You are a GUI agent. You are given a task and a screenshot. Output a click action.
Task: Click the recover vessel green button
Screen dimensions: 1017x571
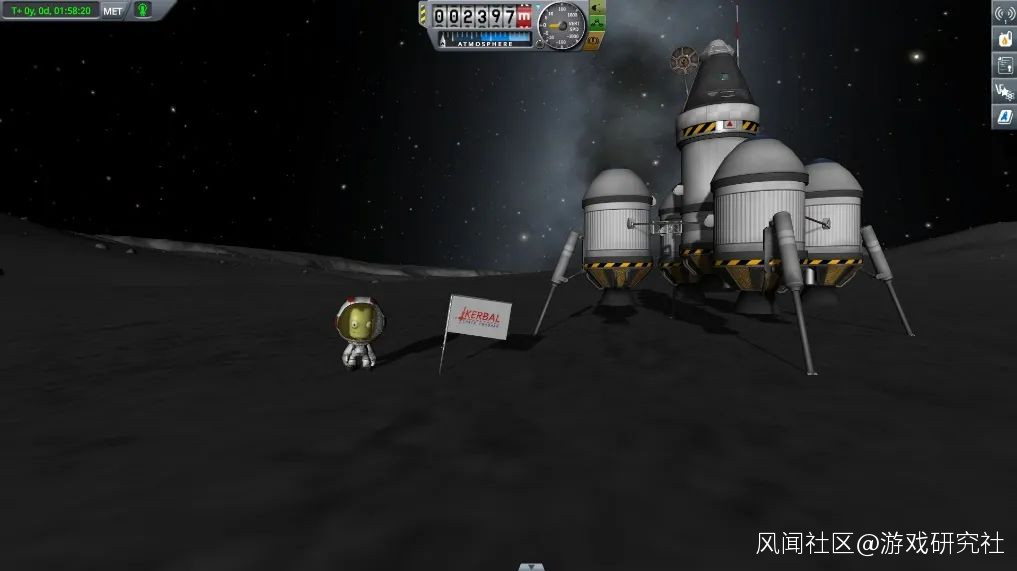click(x=597, y=8)
